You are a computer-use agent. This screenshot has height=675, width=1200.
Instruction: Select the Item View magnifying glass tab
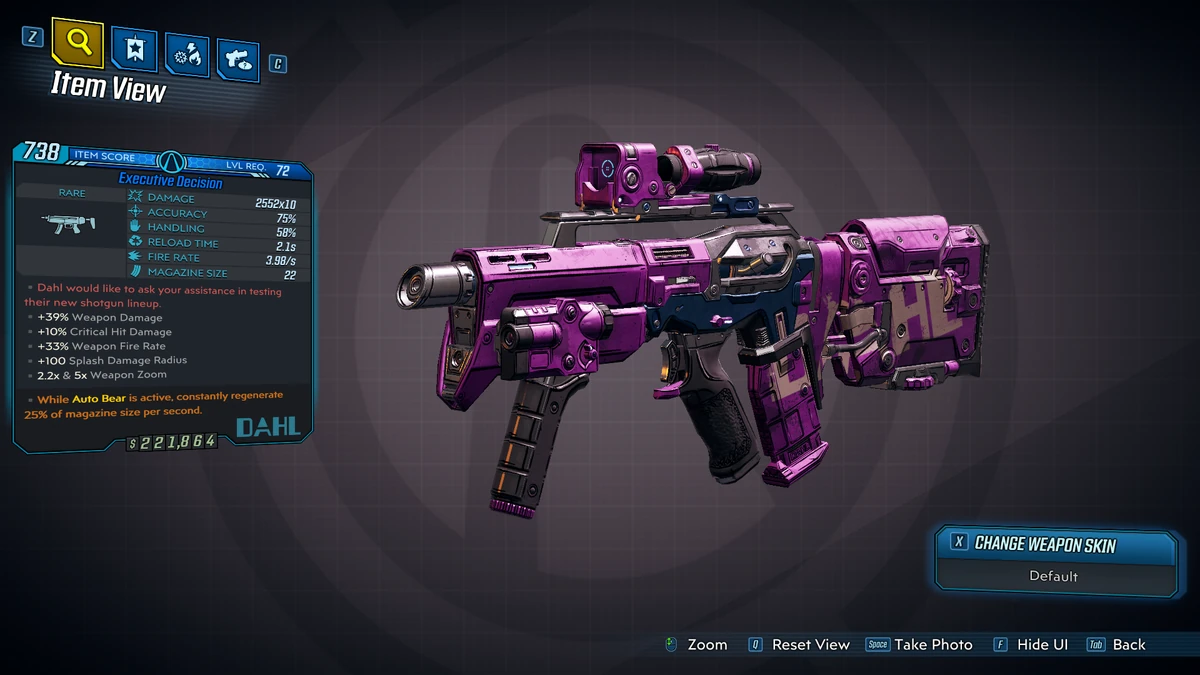point(77,42)
